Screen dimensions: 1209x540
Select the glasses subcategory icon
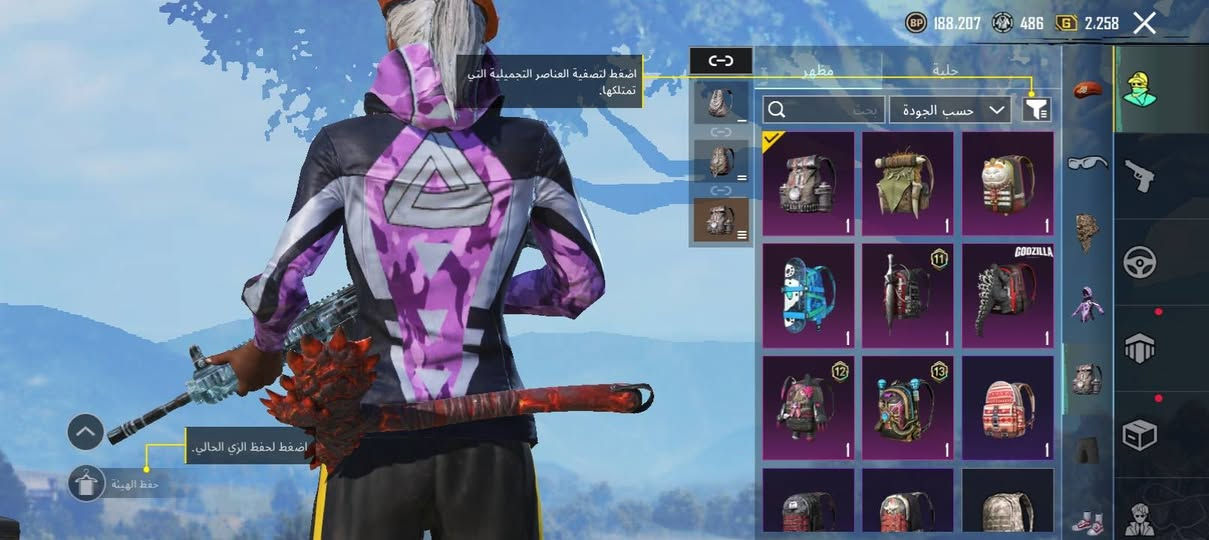point(1087,163)
